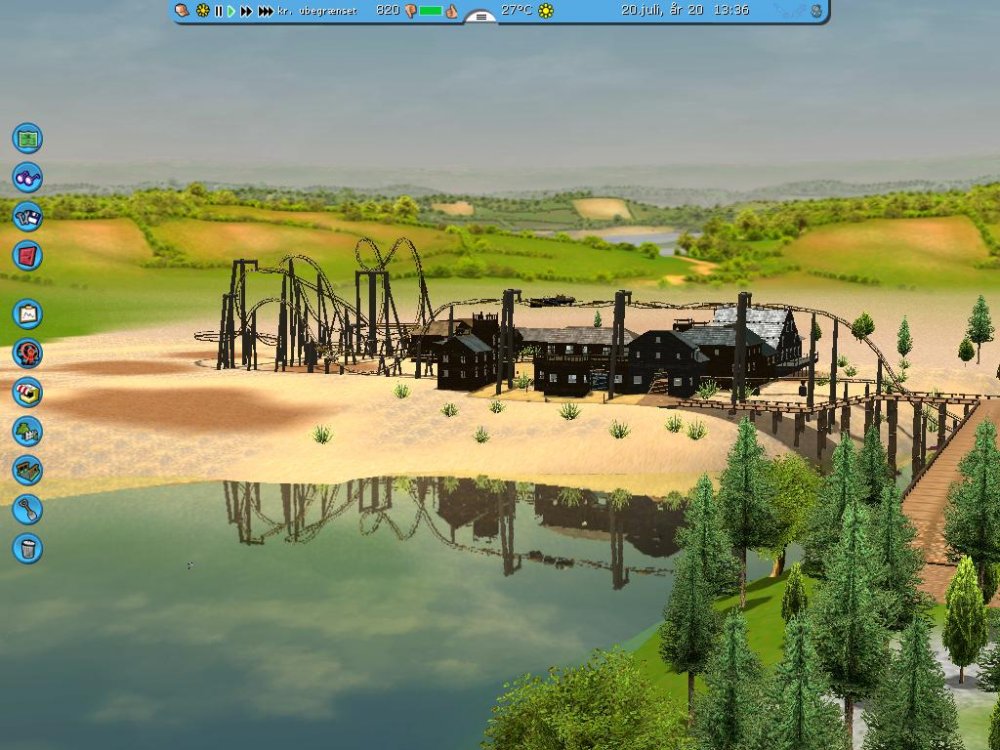Pause the game with the pause button

point(218,11)
